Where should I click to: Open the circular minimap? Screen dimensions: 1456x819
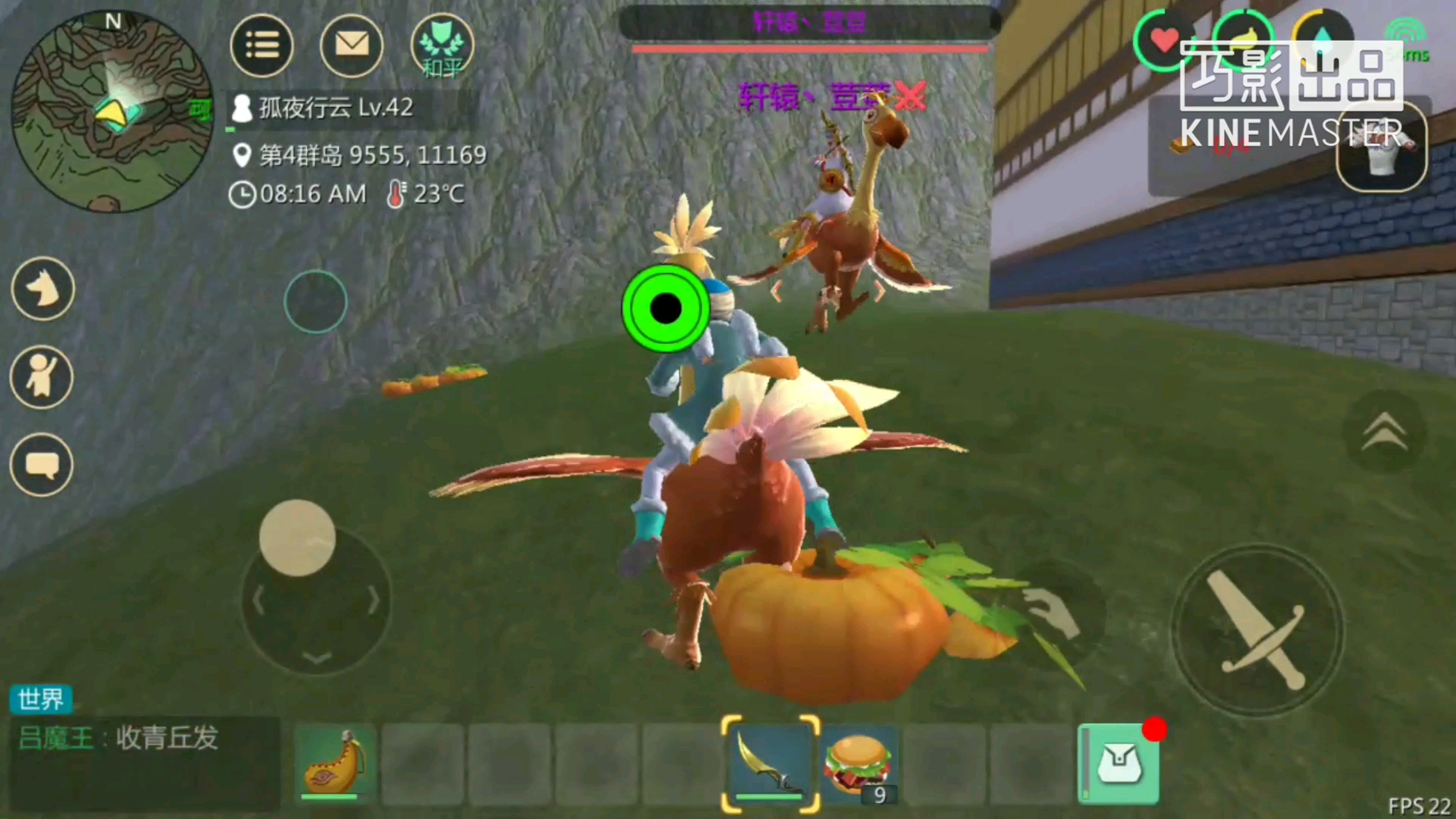point(112,111)
